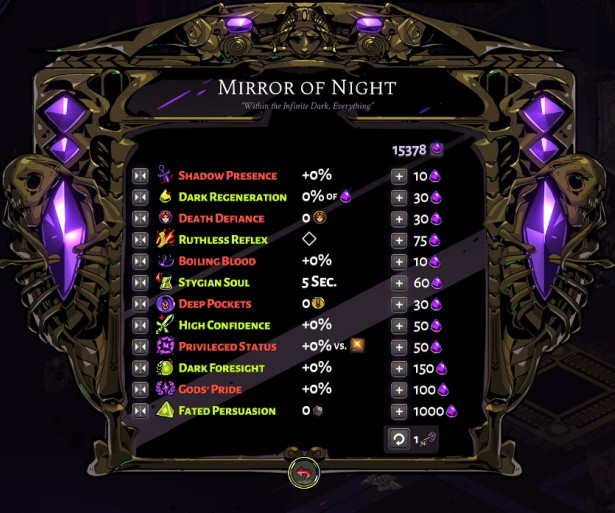615x513 pixels.
Task: Upgrade Shadow Presence with the plus button
Action: 399,176
